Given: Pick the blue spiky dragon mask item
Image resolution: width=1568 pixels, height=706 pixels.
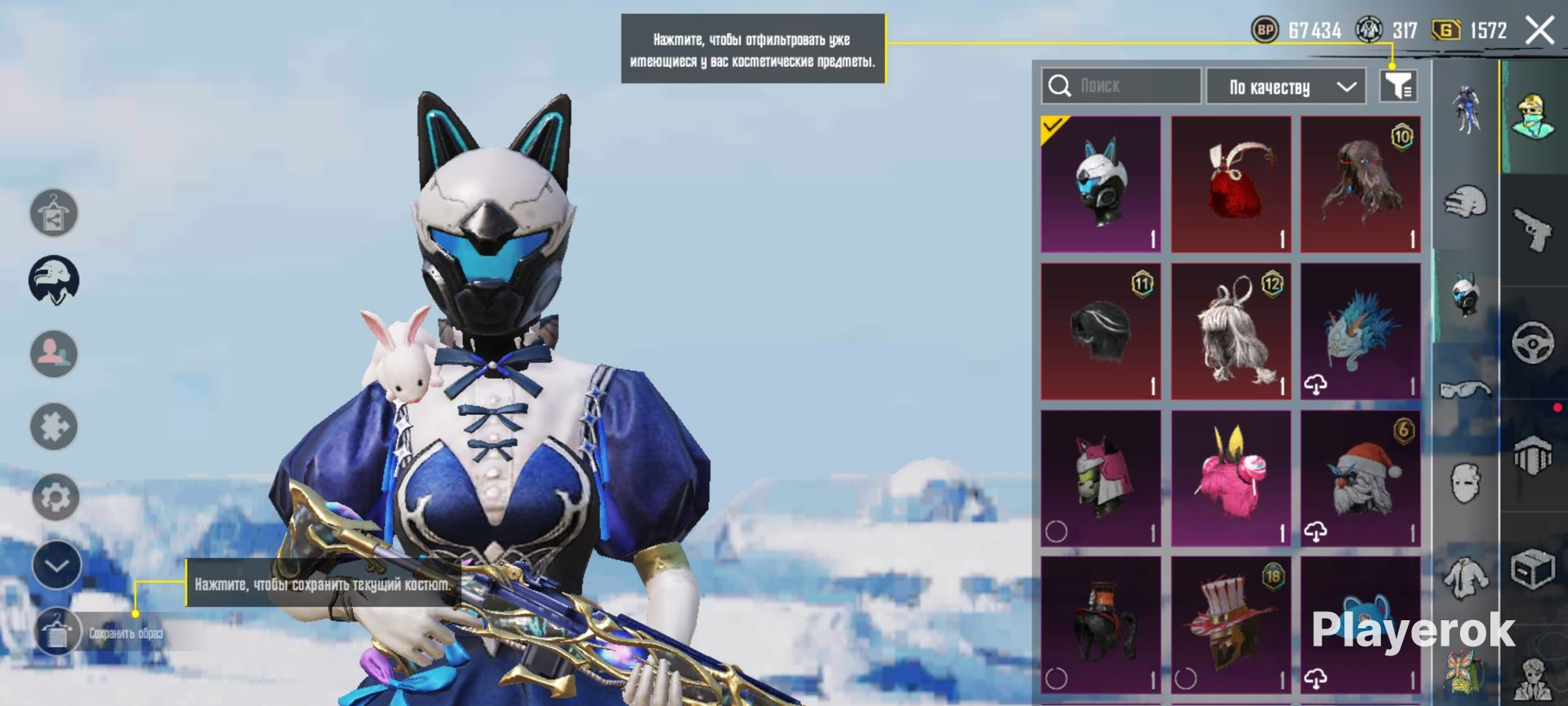Looking at the screenshot, I should 1361,331.
